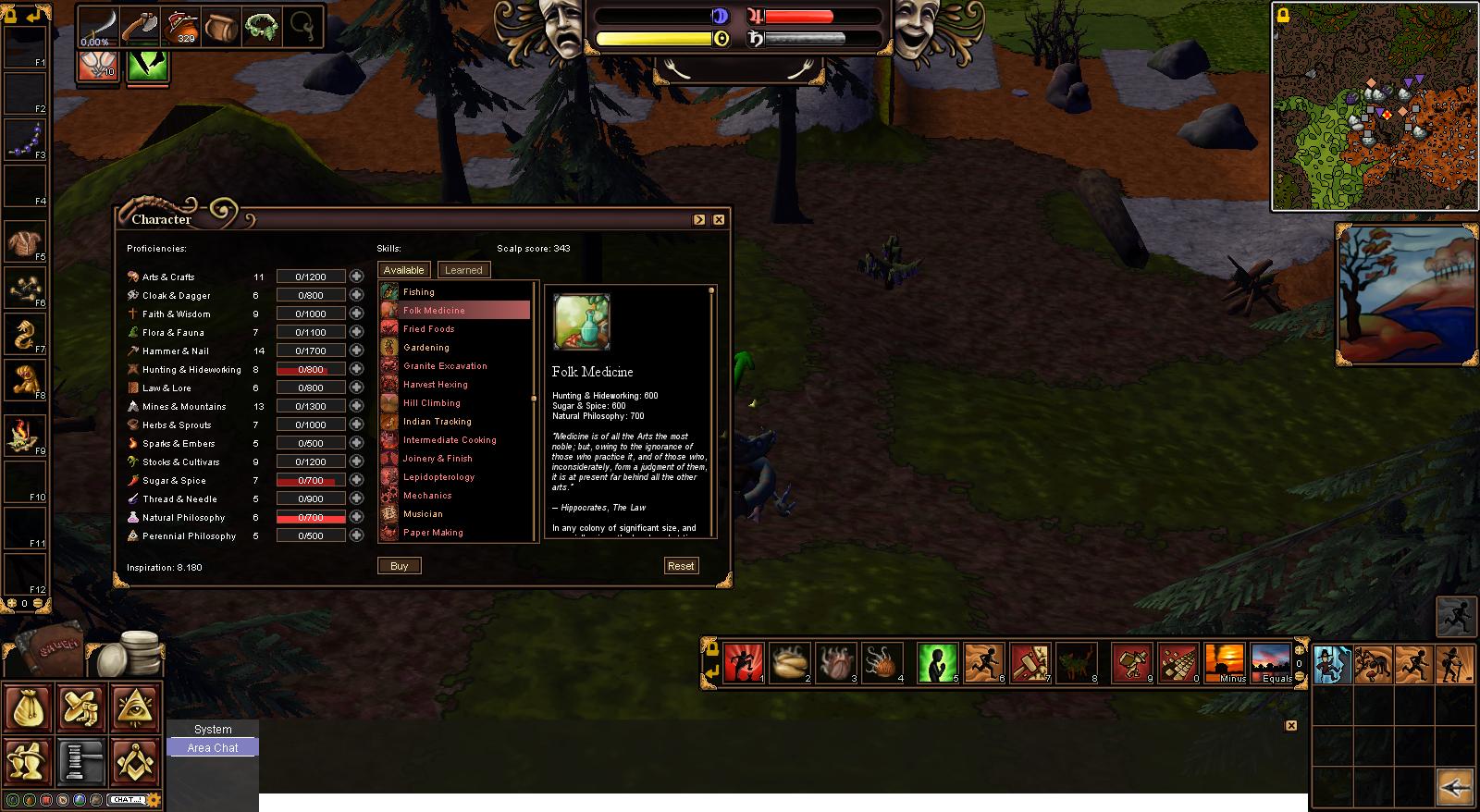Select the sunset Minus hotbar slot

click(1225, 663)
